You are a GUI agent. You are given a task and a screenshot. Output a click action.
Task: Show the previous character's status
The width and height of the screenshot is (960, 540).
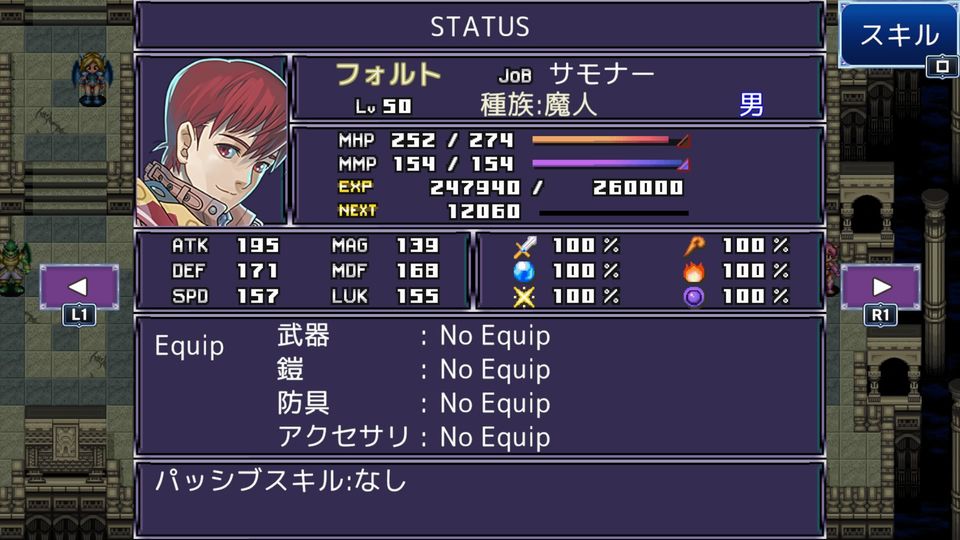[79, 287]
